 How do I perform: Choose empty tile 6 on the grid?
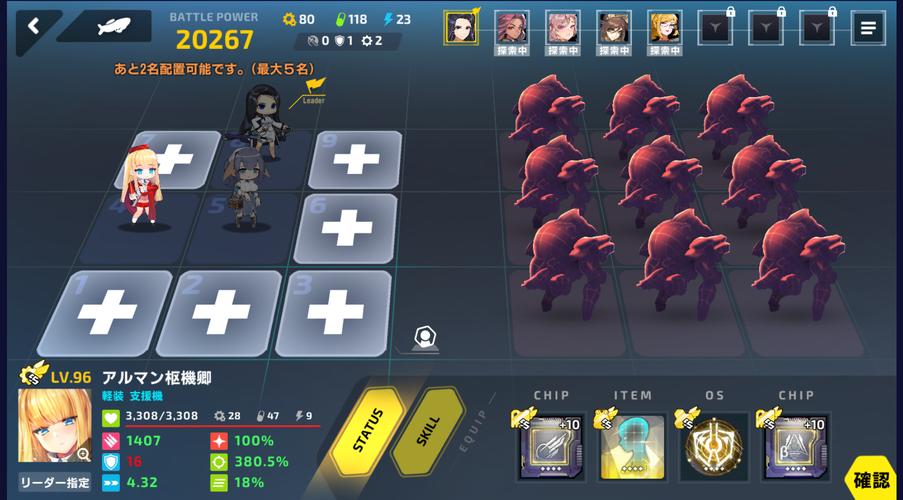click(x=346, y=229)
